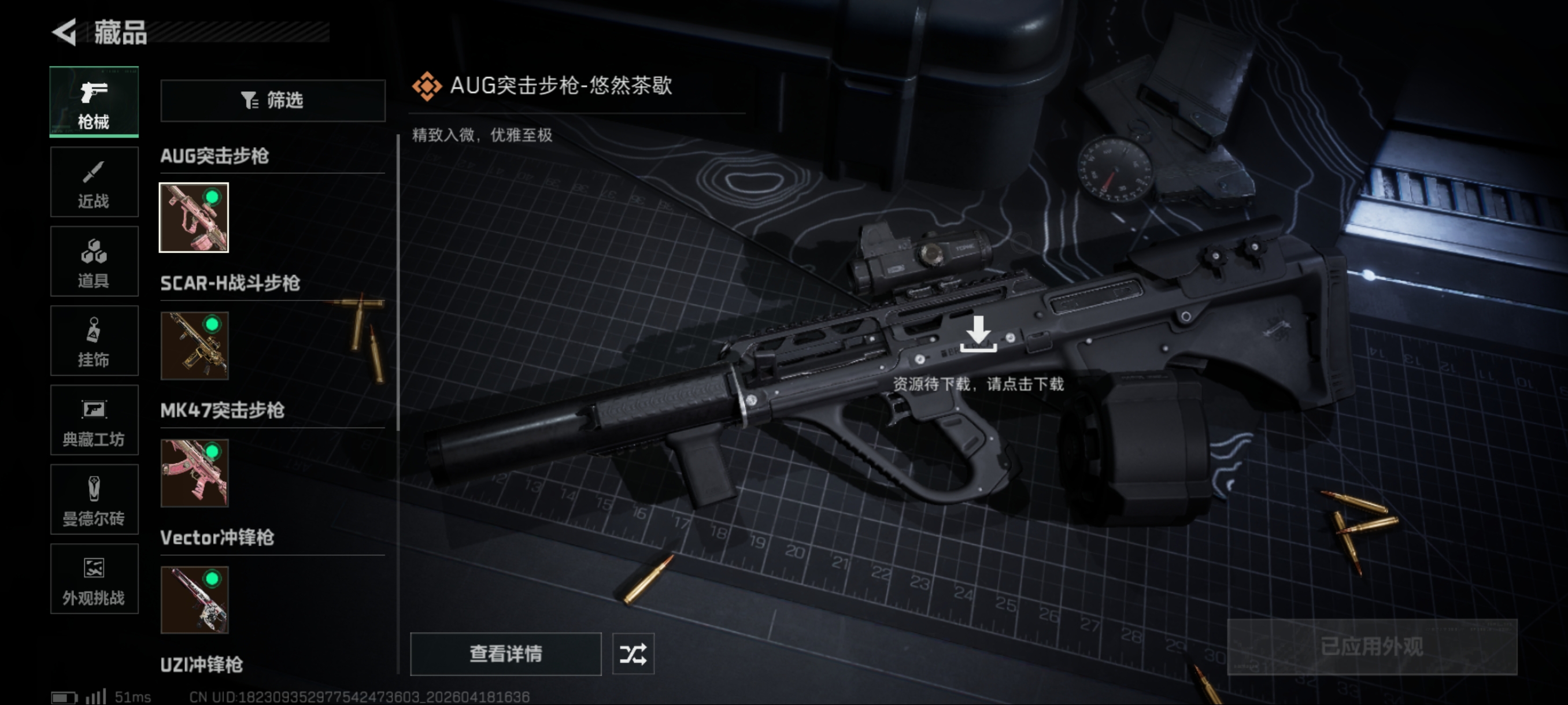Open the 近战 melee tab

coord(94,182)
